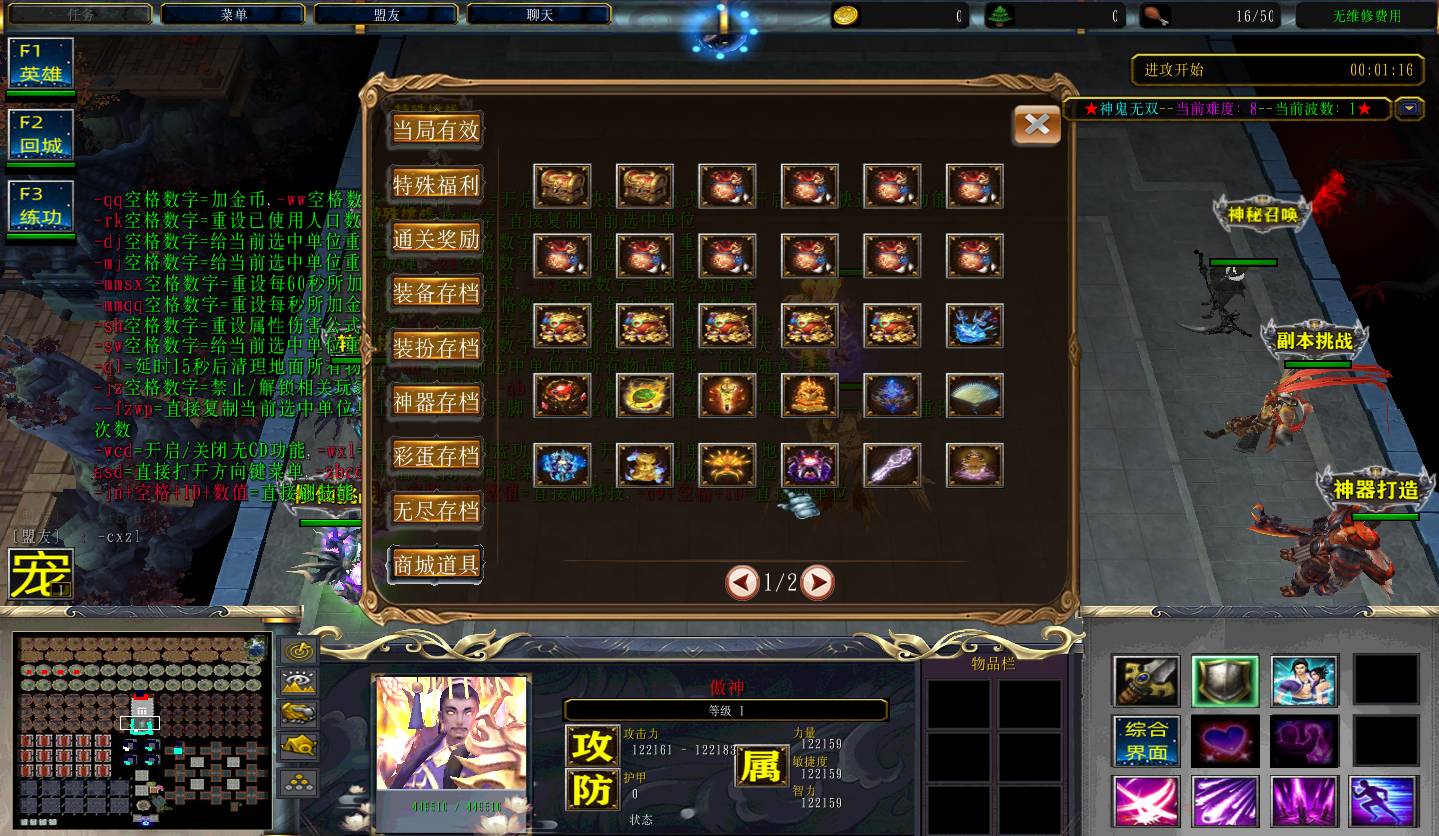This screenshot has width=1439, height=836.
Task: Click the minimap
Action: tap(142, 731)
